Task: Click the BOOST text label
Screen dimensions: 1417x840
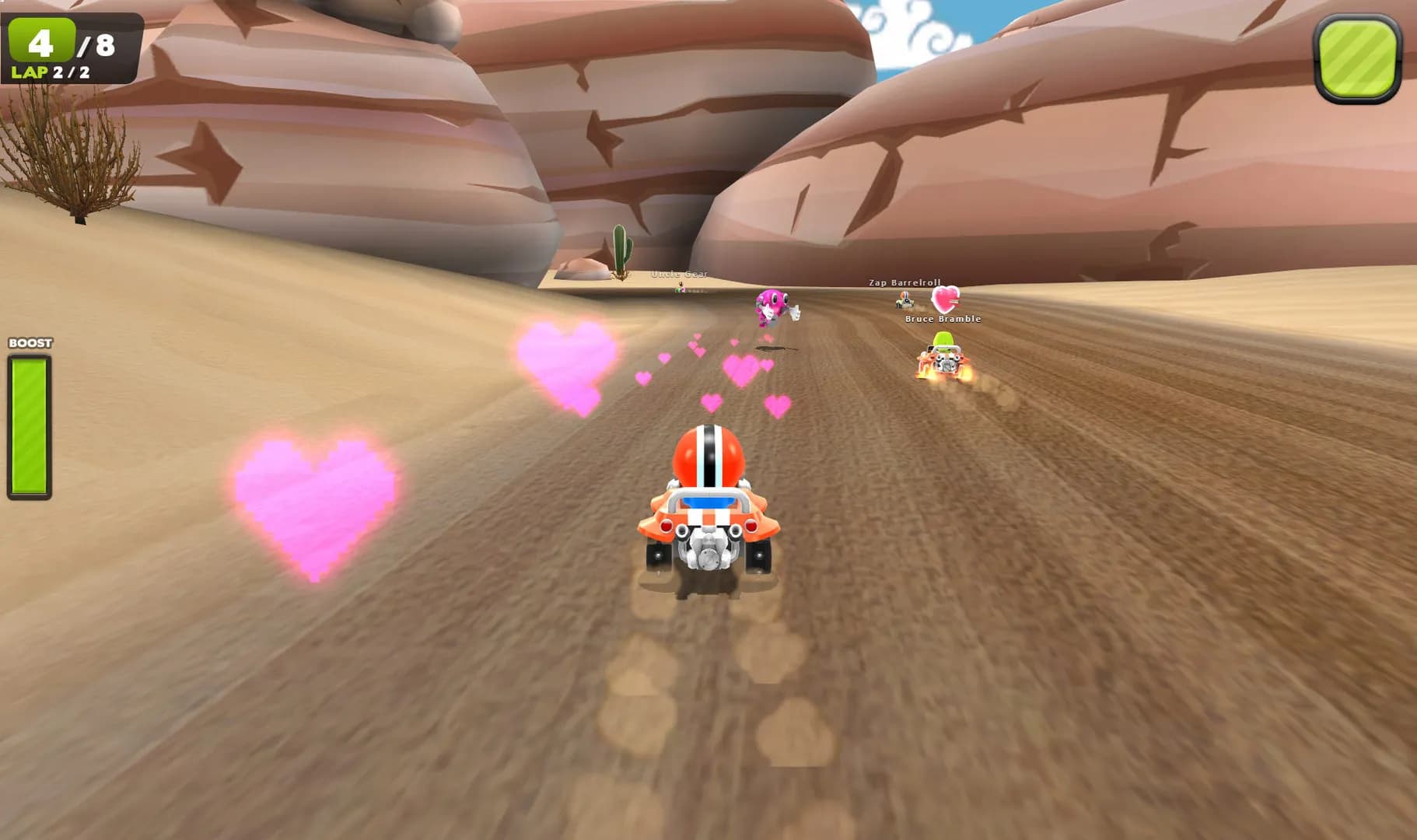Action: [x=29, y=342]
